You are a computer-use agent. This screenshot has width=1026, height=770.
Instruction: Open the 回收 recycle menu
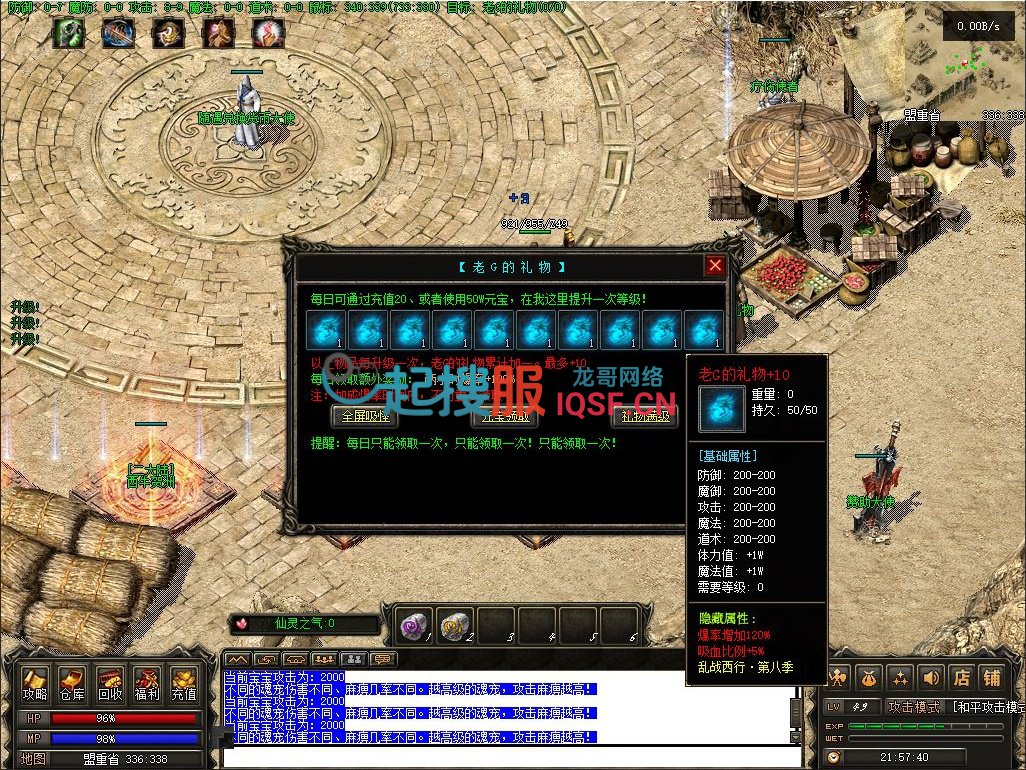(109, 684)
